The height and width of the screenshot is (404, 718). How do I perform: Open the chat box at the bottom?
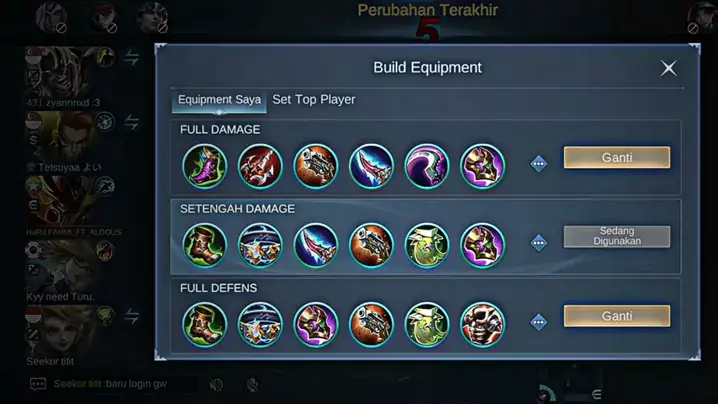[110, 384]
